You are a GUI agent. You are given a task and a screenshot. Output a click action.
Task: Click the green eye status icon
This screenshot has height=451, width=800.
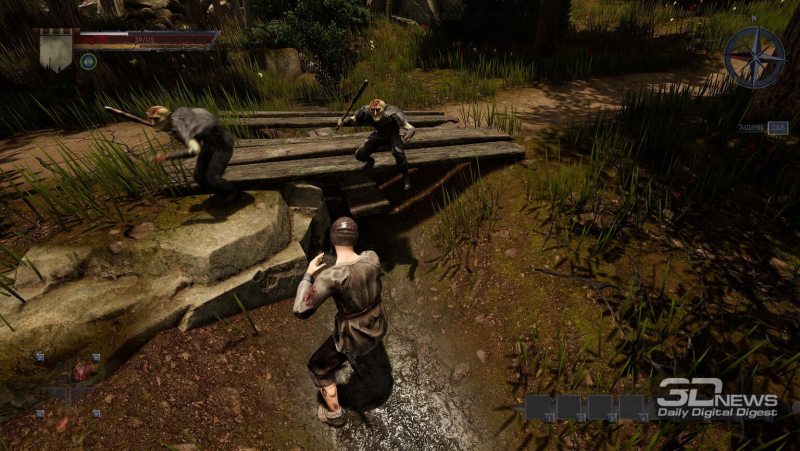click(x=88, y=61)
